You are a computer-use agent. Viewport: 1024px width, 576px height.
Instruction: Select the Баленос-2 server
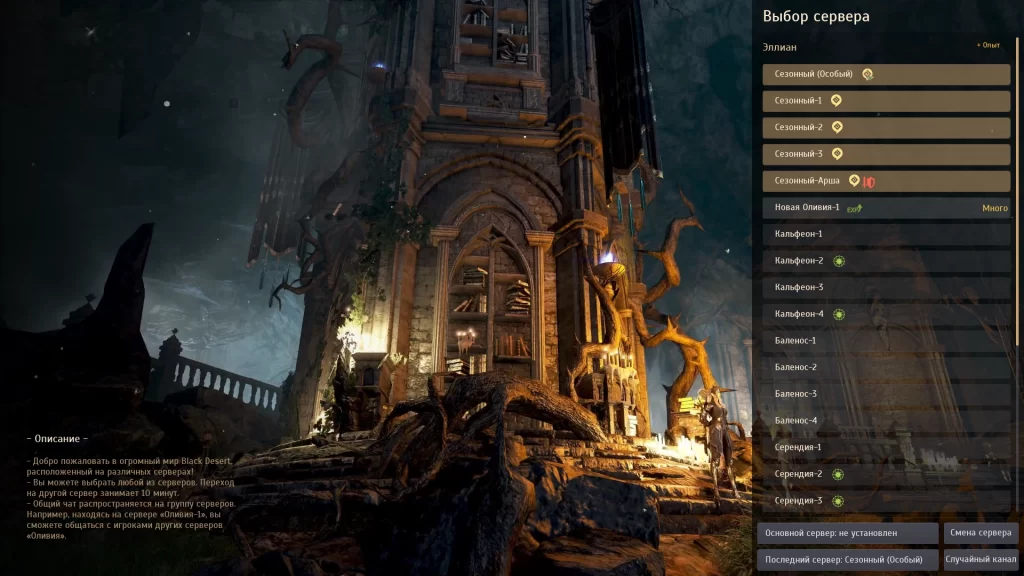(886, 368)
